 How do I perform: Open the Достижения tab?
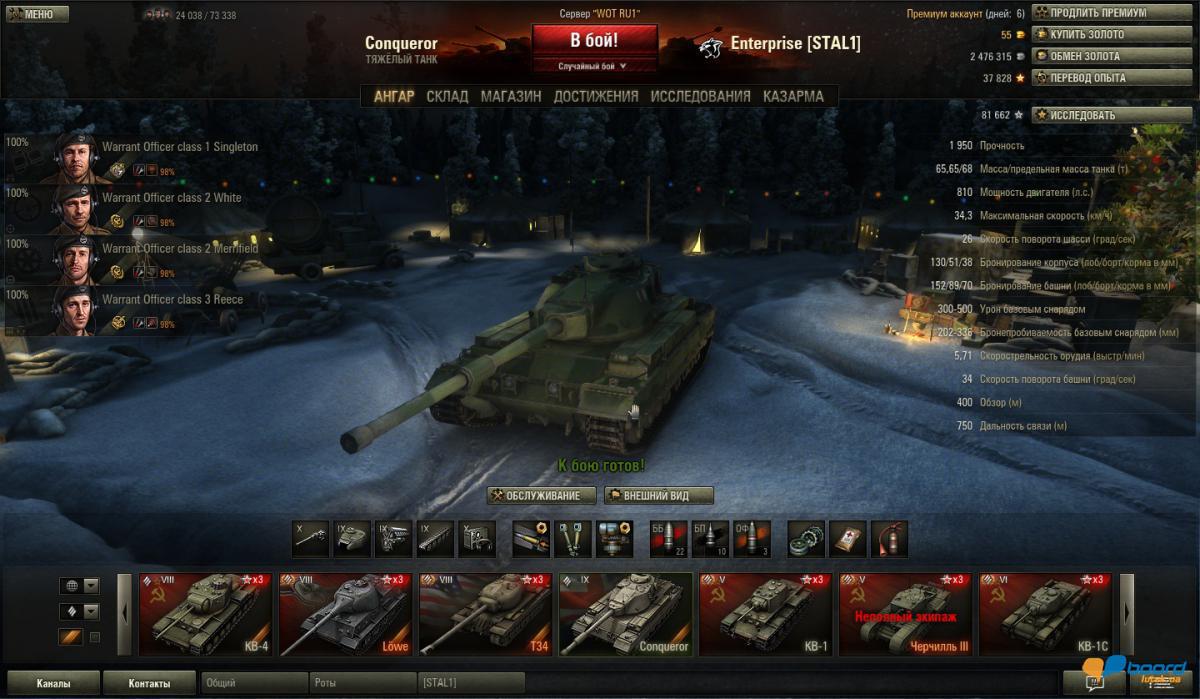596,96
